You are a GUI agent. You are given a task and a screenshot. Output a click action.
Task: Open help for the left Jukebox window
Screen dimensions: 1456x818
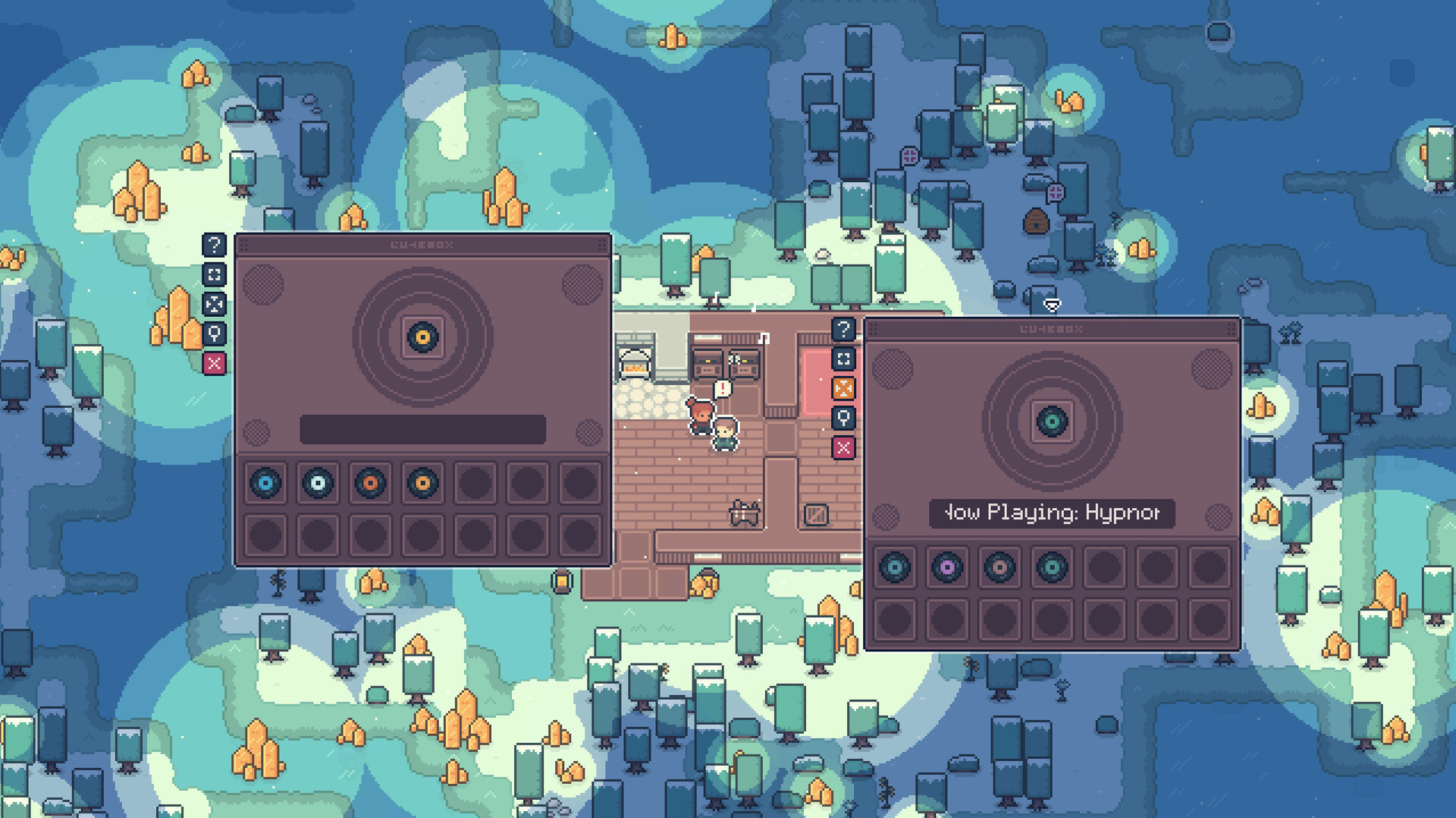(x=213, y=244)
